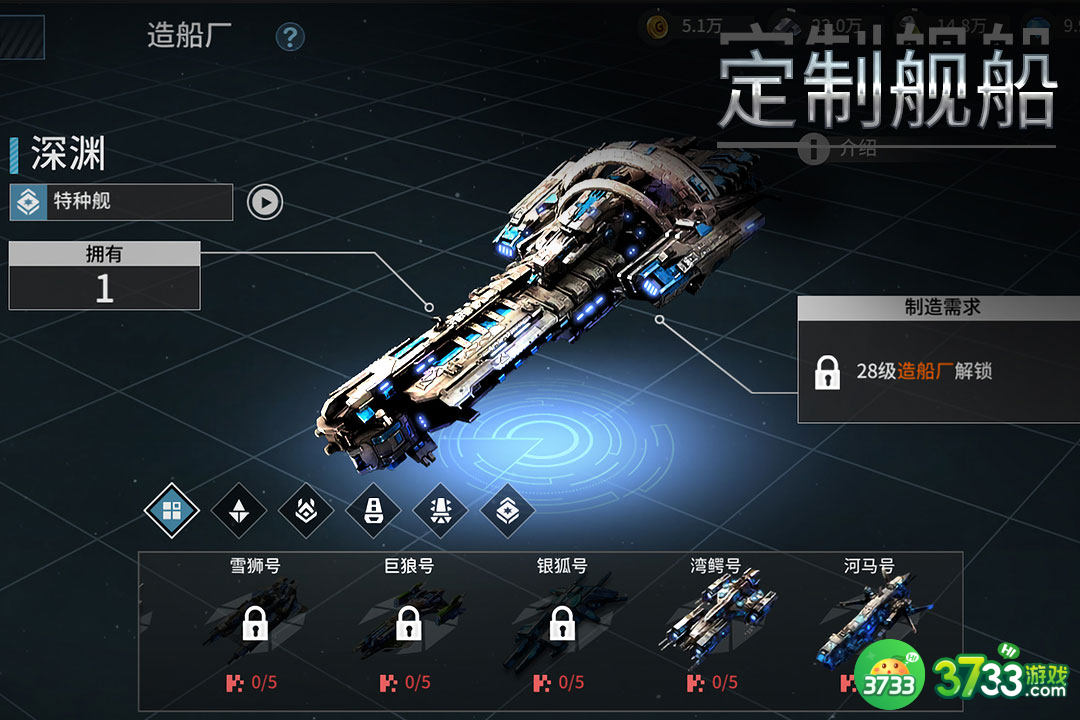Select the all-ships grid filter tab
This screenshot has width=1080, height=720.
[172, 512]
